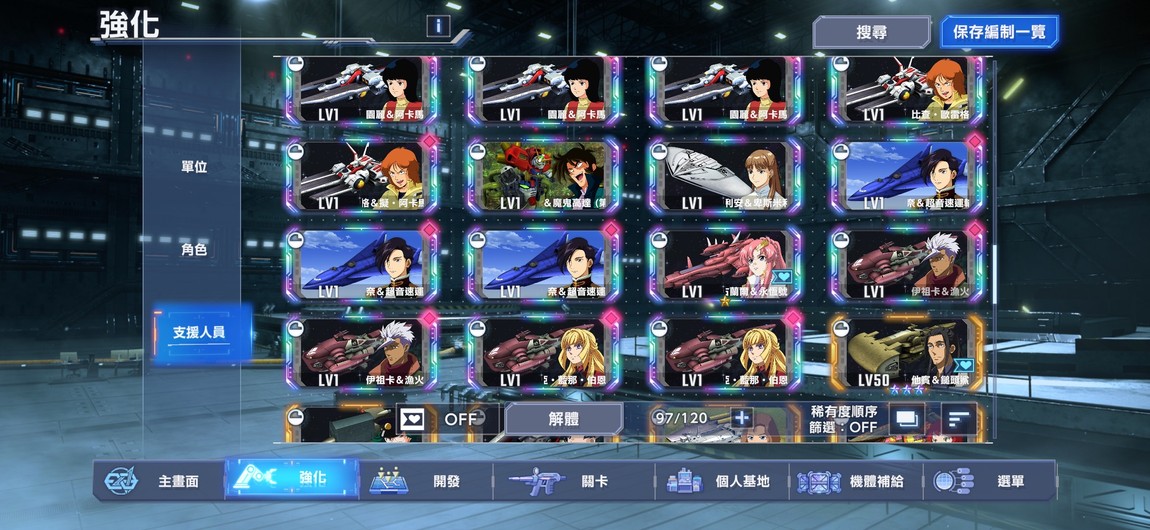The width and height of the screenshot is (1150, 530).
Task: Switch to the 角色 characters tab
Action: [194, 250]
